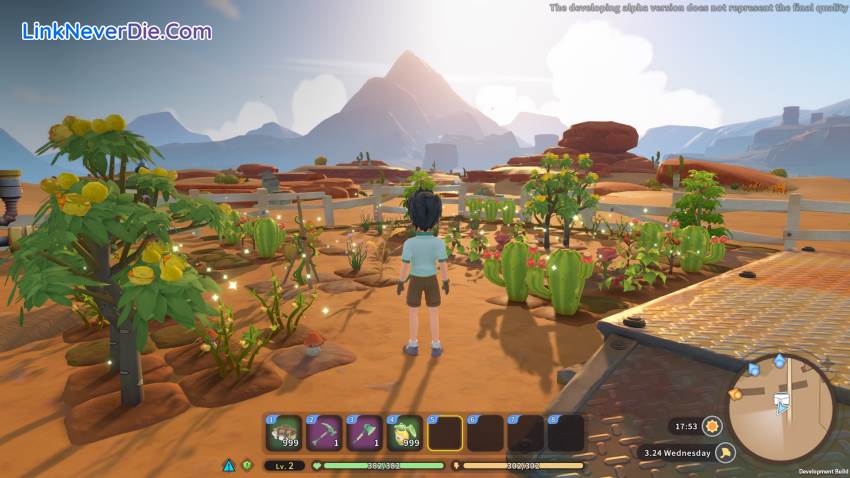Open the circular minimap
This screenshot has height=478, width=850.
(x=781, y=407)
